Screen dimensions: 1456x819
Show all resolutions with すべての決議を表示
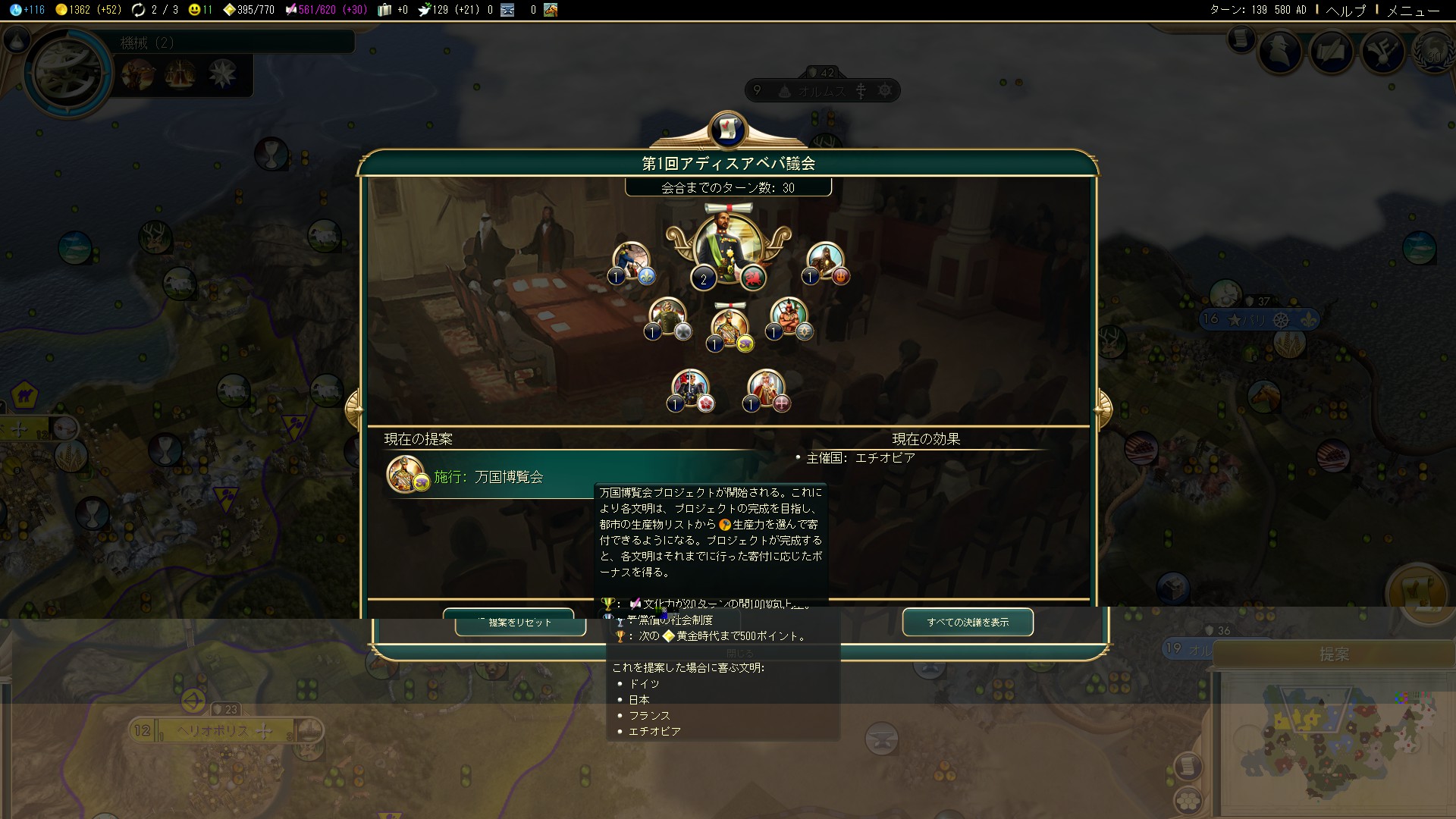(x=968, y=622)
